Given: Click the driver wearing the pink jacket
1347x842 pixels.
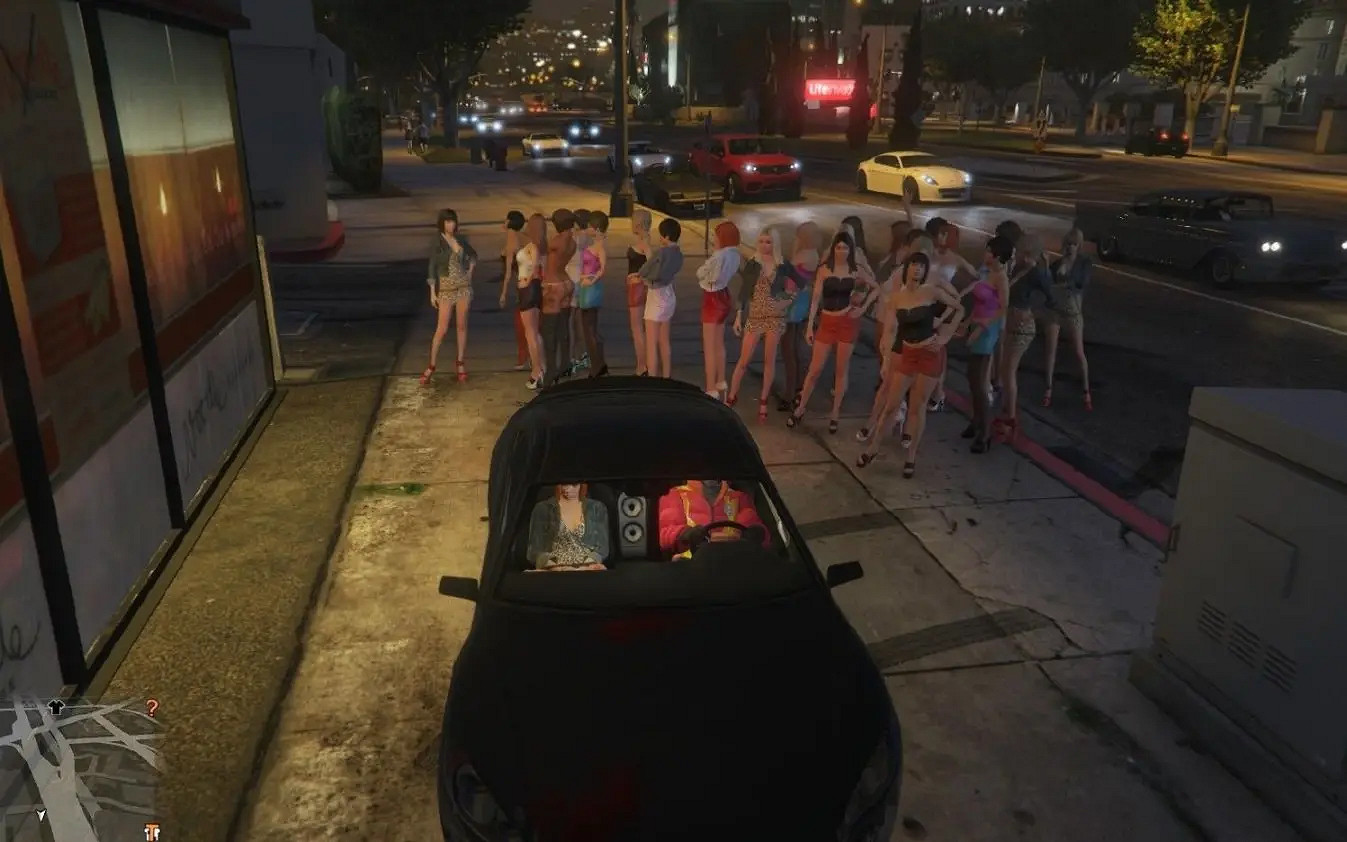Looking at the screenshot, I should pos(700,515).
